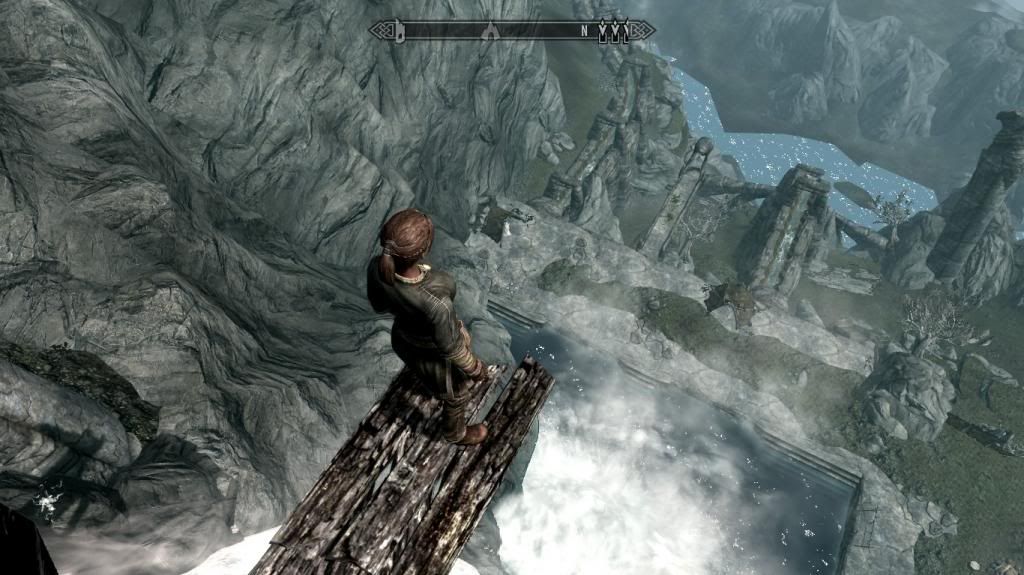
Task: Select the cave marker on the compass
Action: pyautogui.click(x=490, y=31)
